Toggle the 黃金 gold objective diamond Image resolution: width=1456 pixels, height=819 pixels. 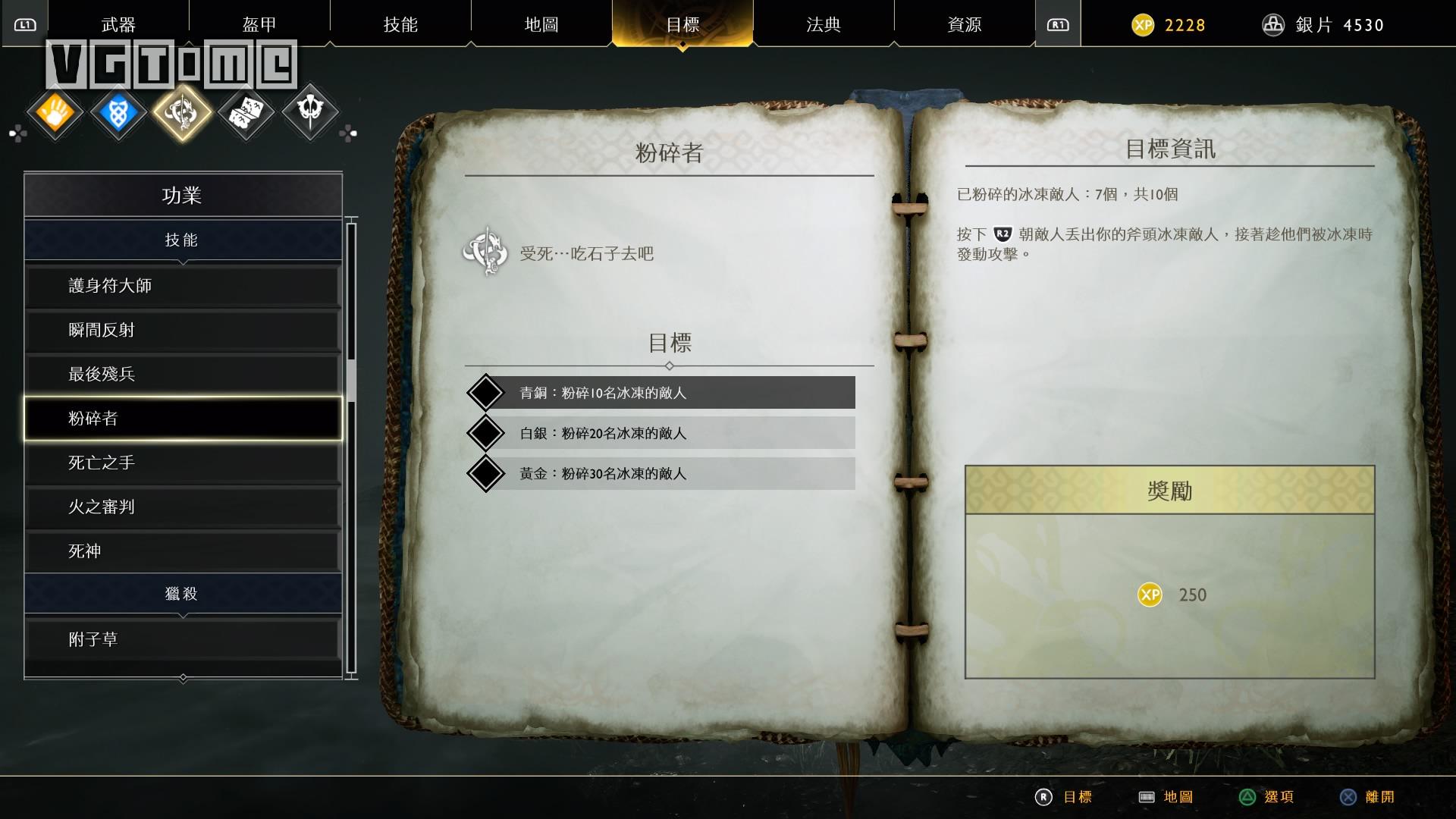[488, 473]
